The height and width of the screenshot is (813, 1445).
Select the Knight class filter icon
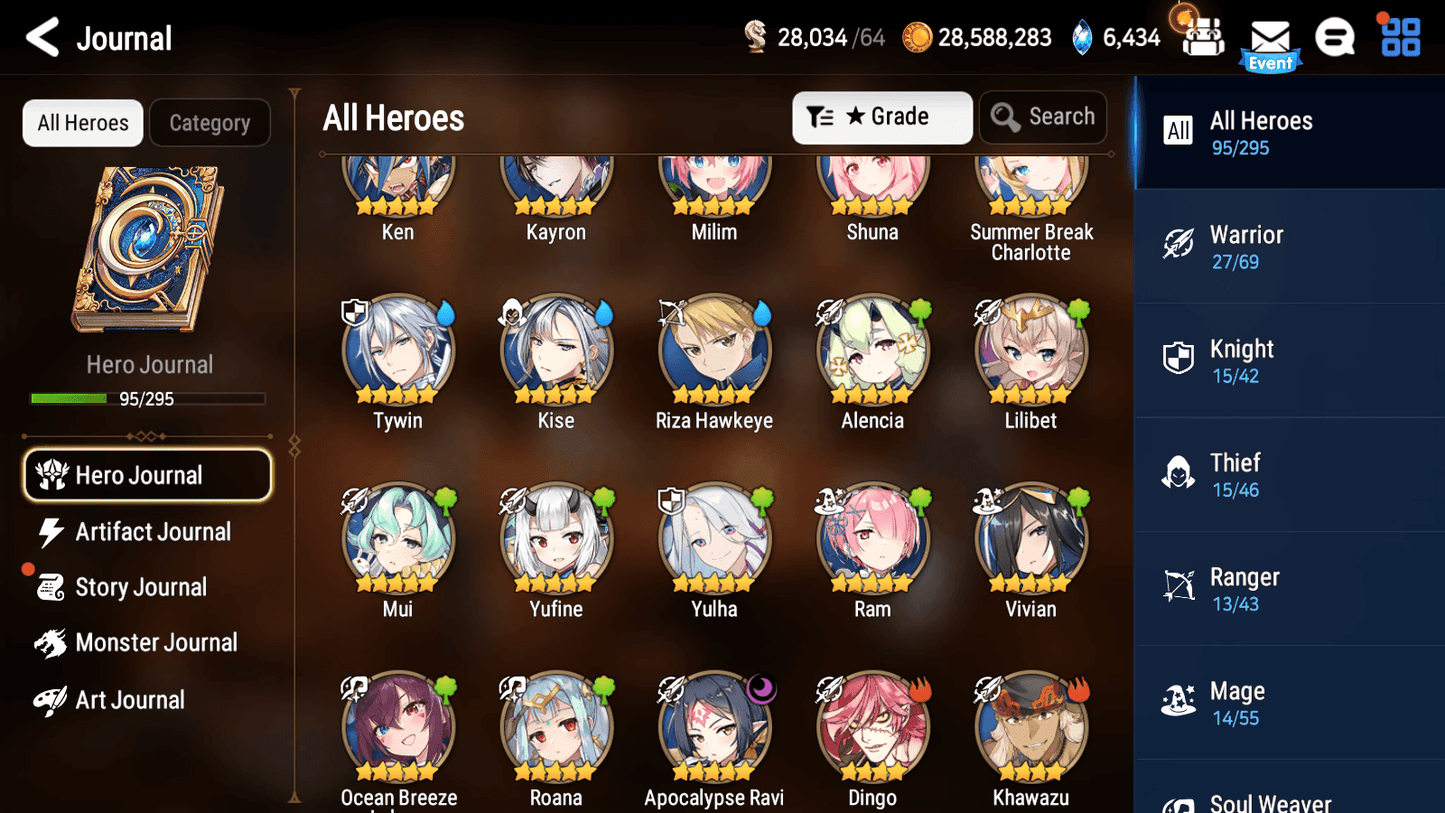click(1180, 359)
